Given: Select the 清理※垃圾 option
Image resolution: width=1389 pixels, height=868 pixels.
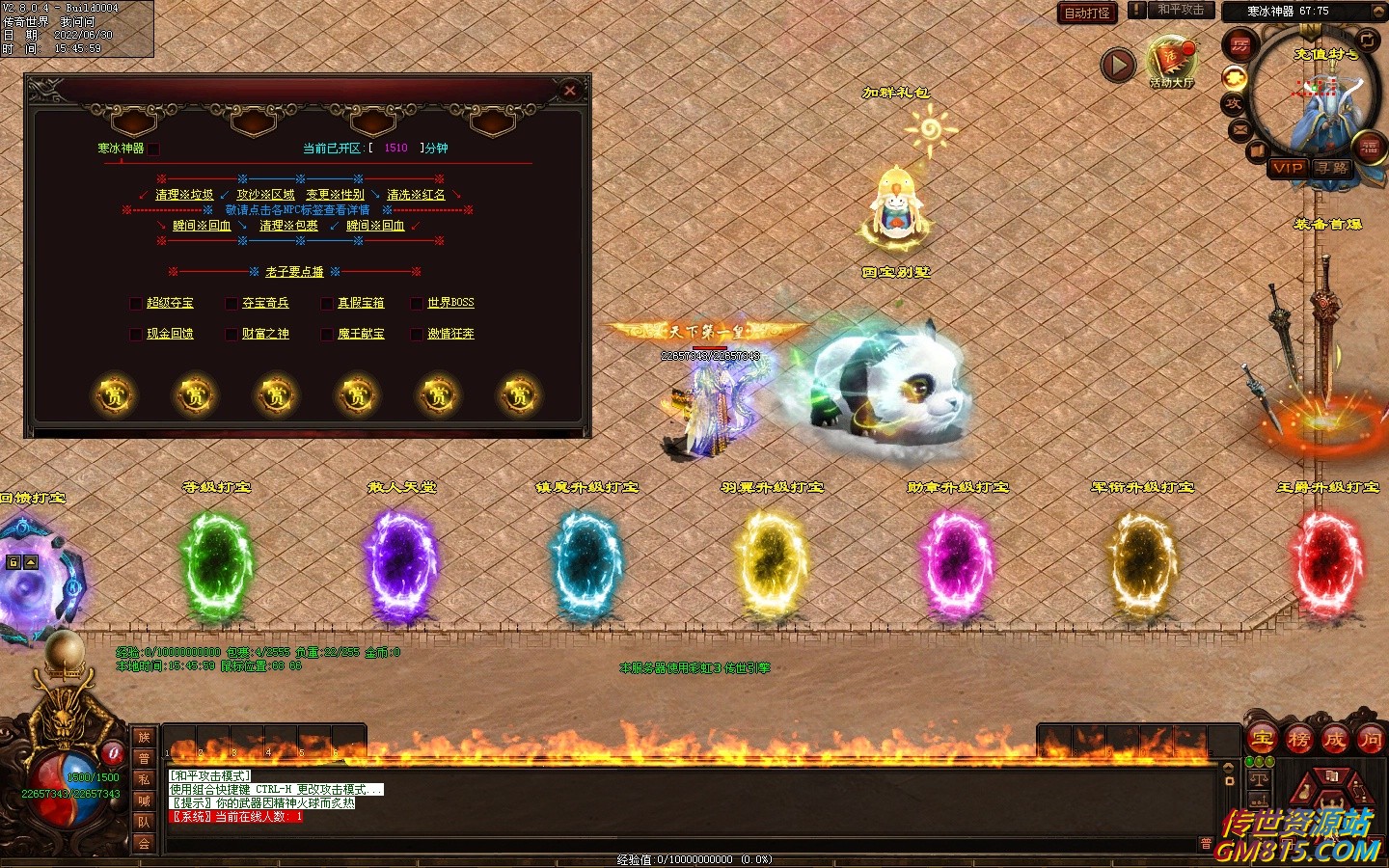Looking at the screenshot, I should point(184,195).
